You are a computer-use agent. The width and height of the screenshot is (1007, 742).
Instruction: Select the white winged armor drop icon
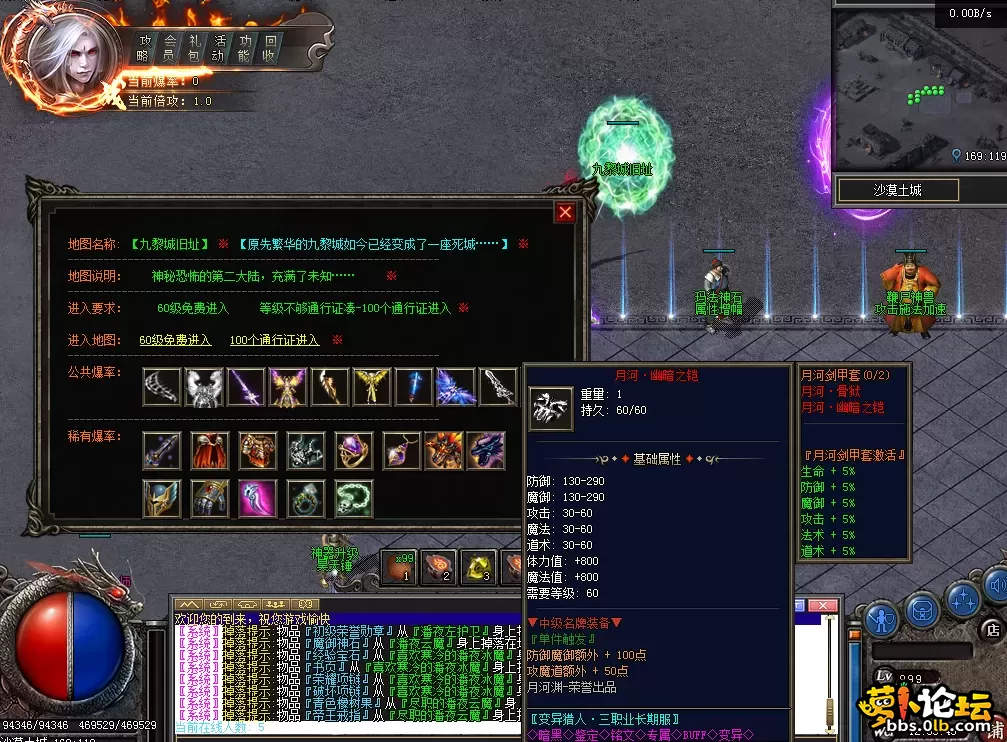204,387
